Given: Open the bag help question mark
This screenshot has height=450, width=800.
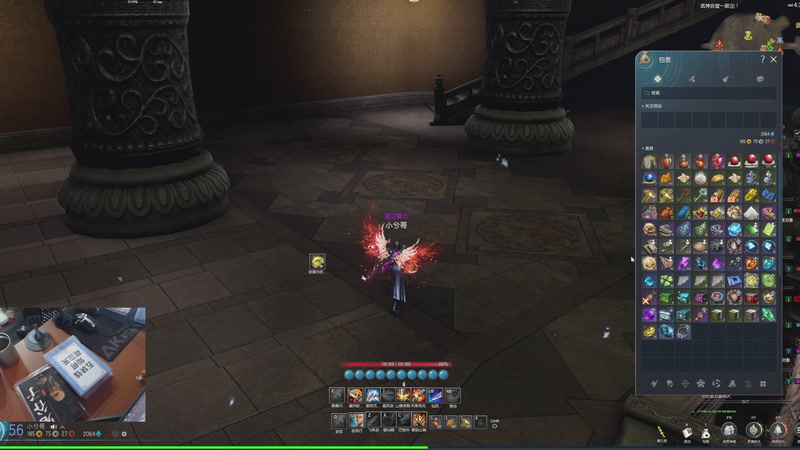Looking at the screenshot, I should (762, 60).
